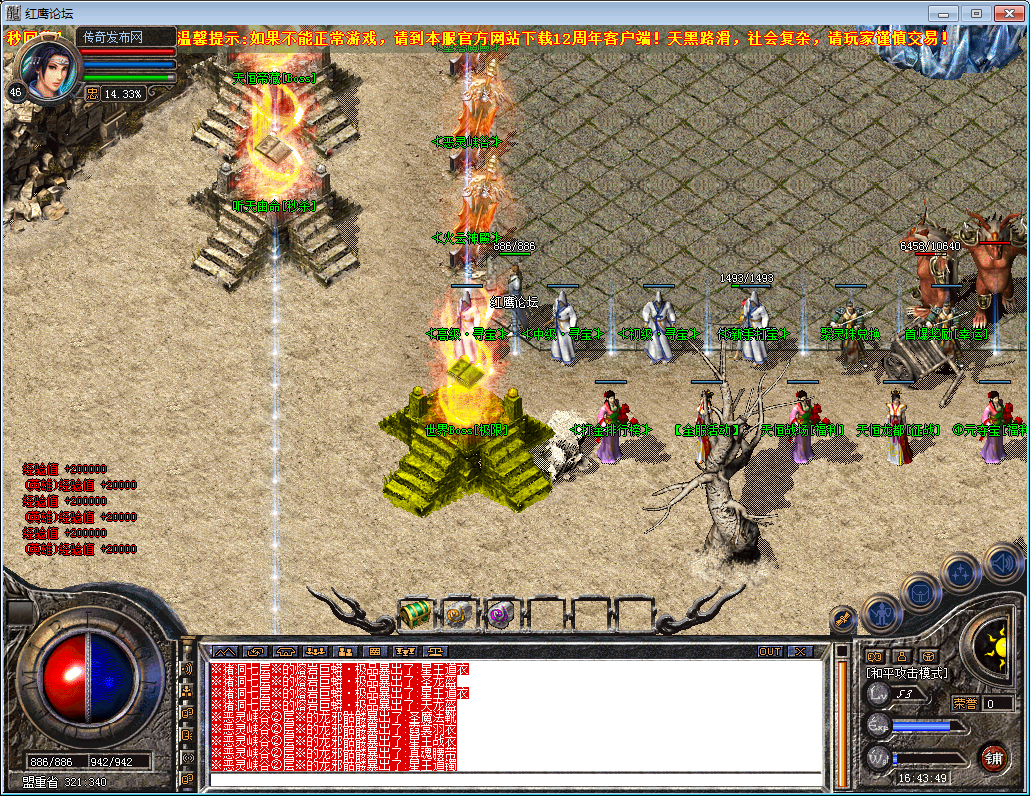
Task: Select the green treasure chest belt slot
Action: pos(414,613)
